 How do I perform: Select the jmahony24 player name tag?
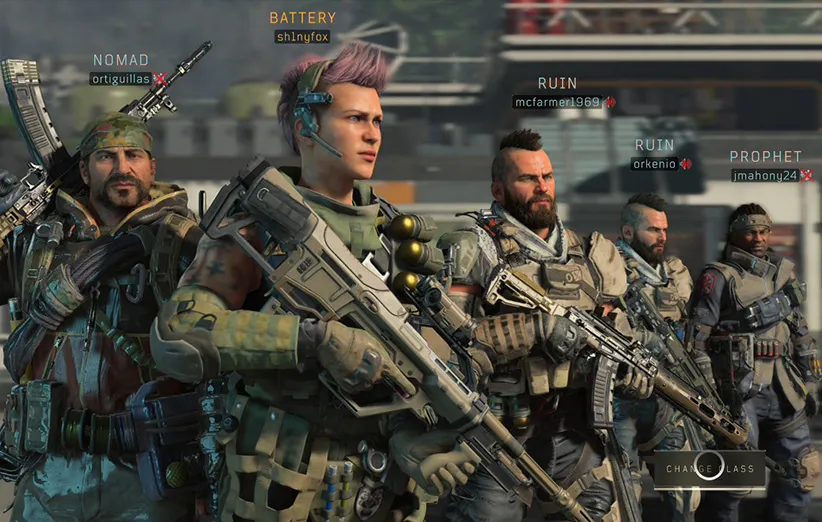click(765, 175)
